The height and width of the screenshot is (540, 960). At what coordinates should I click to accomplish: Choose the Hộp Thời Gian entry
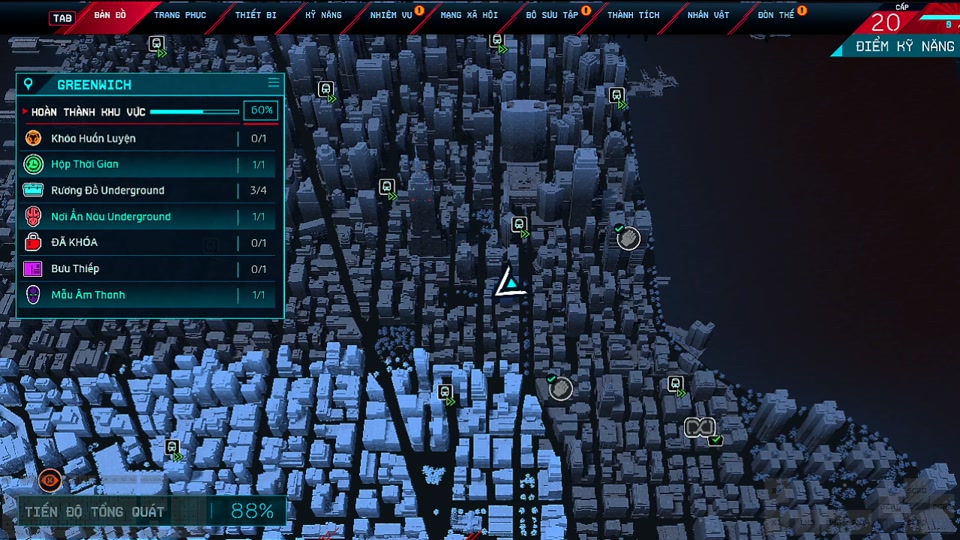coord(148,164)
